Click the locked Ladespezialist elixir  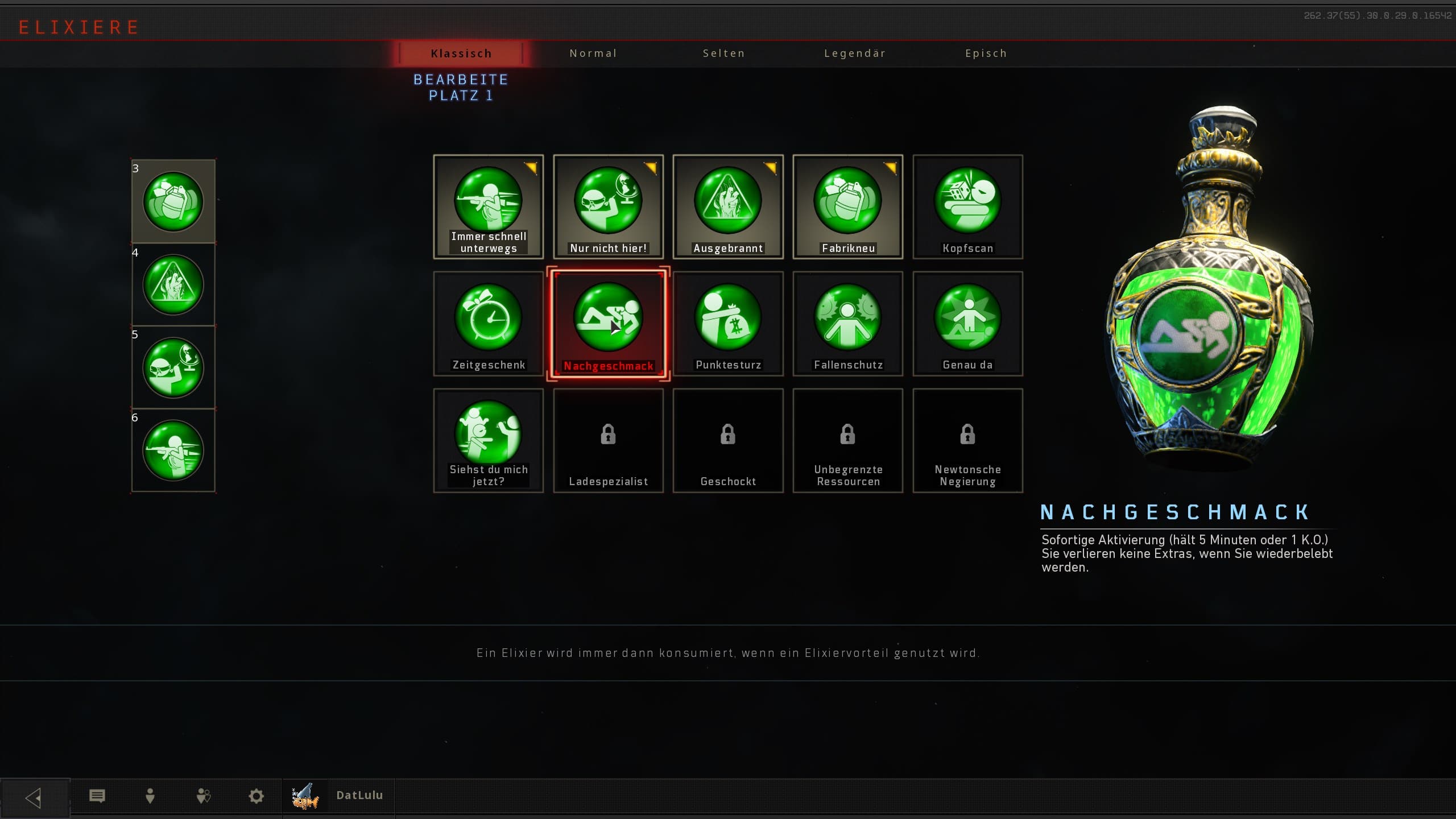coord(608,440)
